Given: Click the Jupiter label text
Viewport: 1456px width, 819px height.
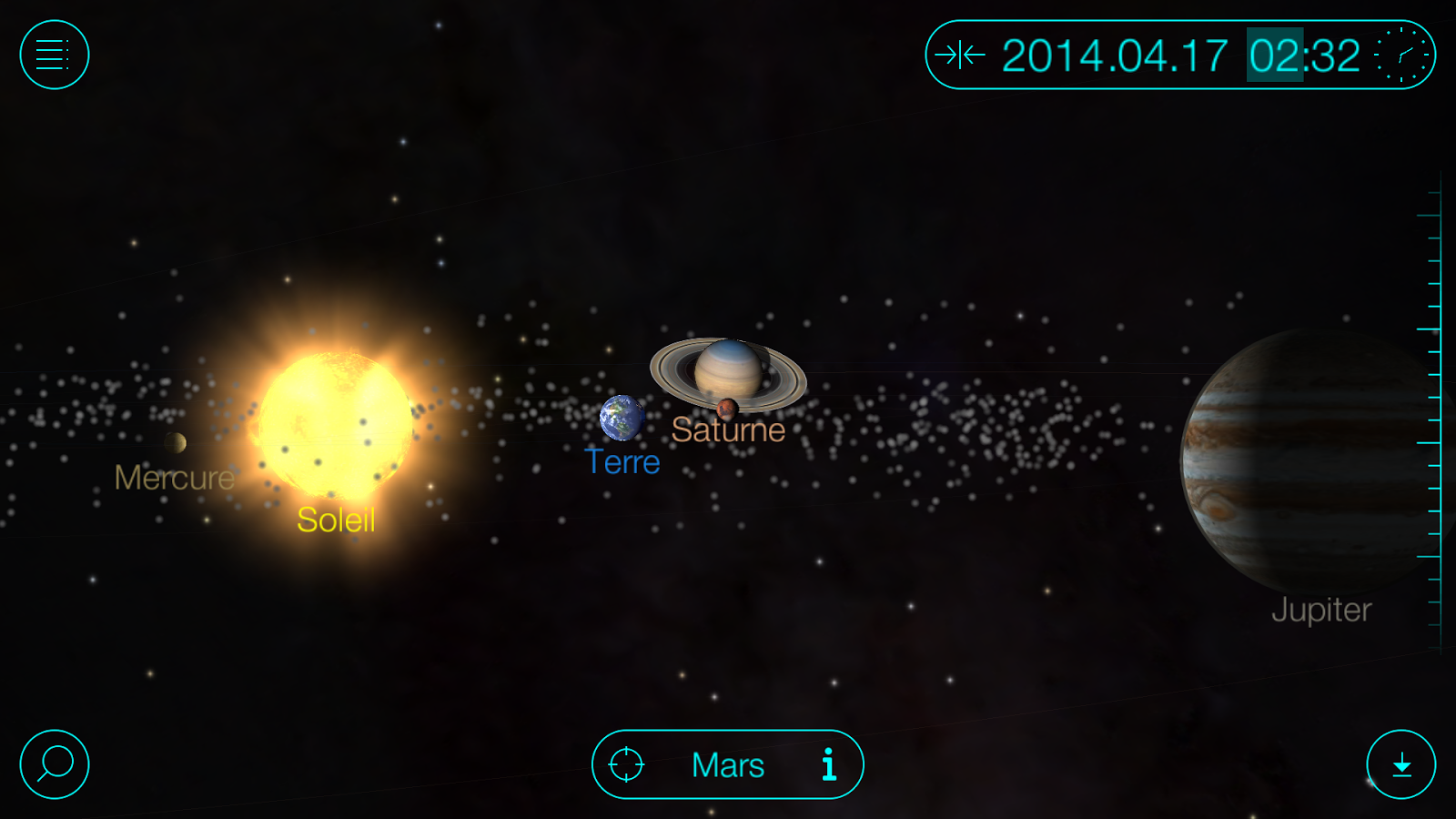Looking at the screenshot, I should coord(1321,611).
